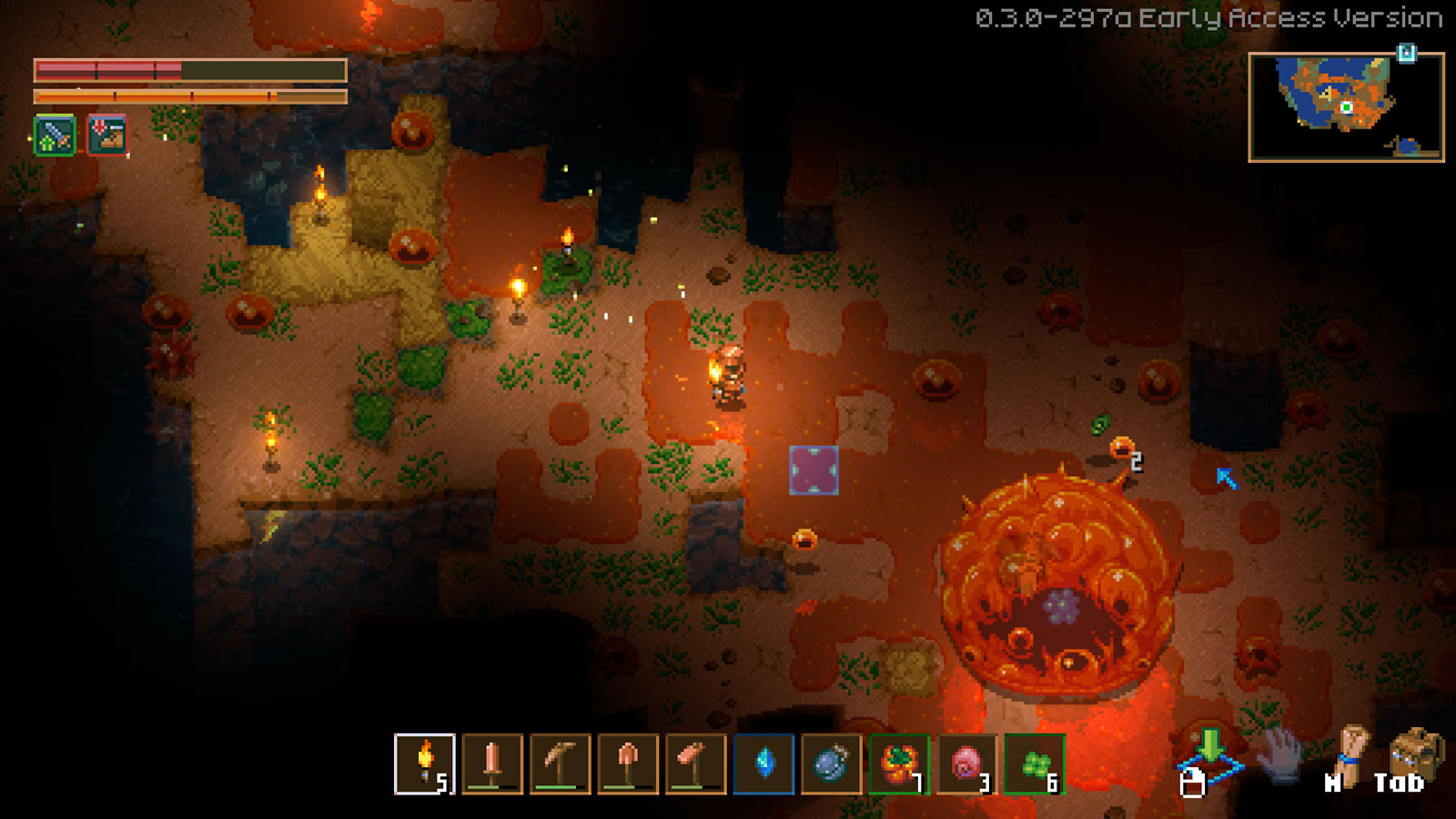Equip the pickaxe tool
The height and width of the screenshot is (819, 1456).
click(x=561, y=764)
